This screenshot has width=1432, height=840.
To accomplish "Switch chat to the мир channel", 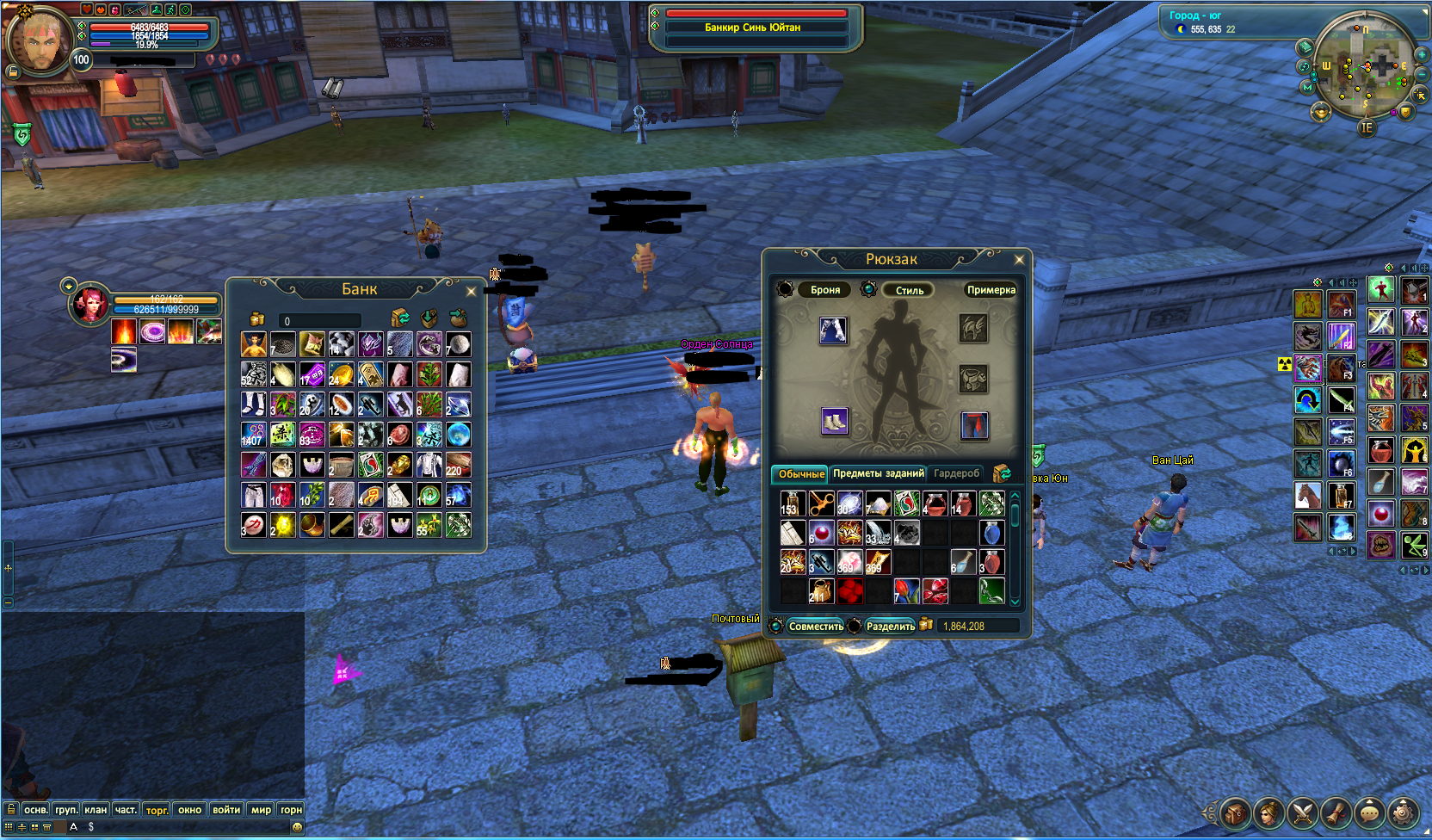I will coord(261,810).
